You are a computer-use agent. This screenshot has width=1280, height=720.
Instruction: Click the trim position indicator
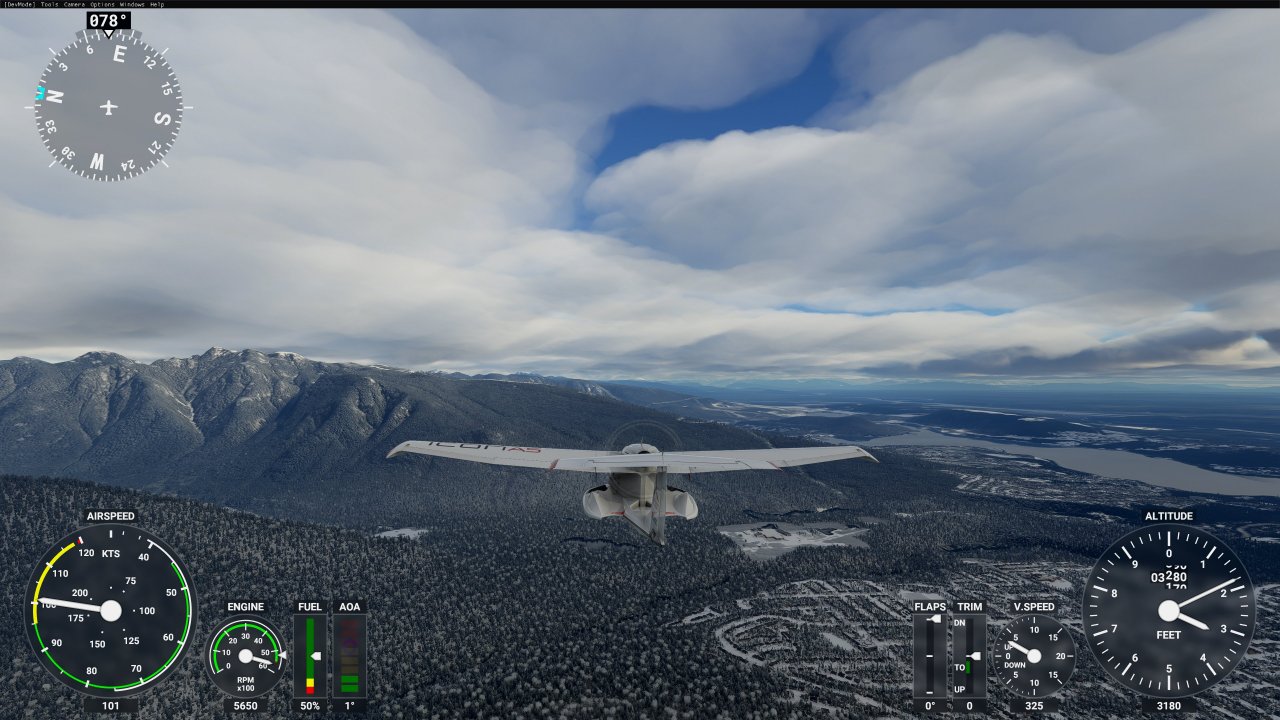coord(969,655)
